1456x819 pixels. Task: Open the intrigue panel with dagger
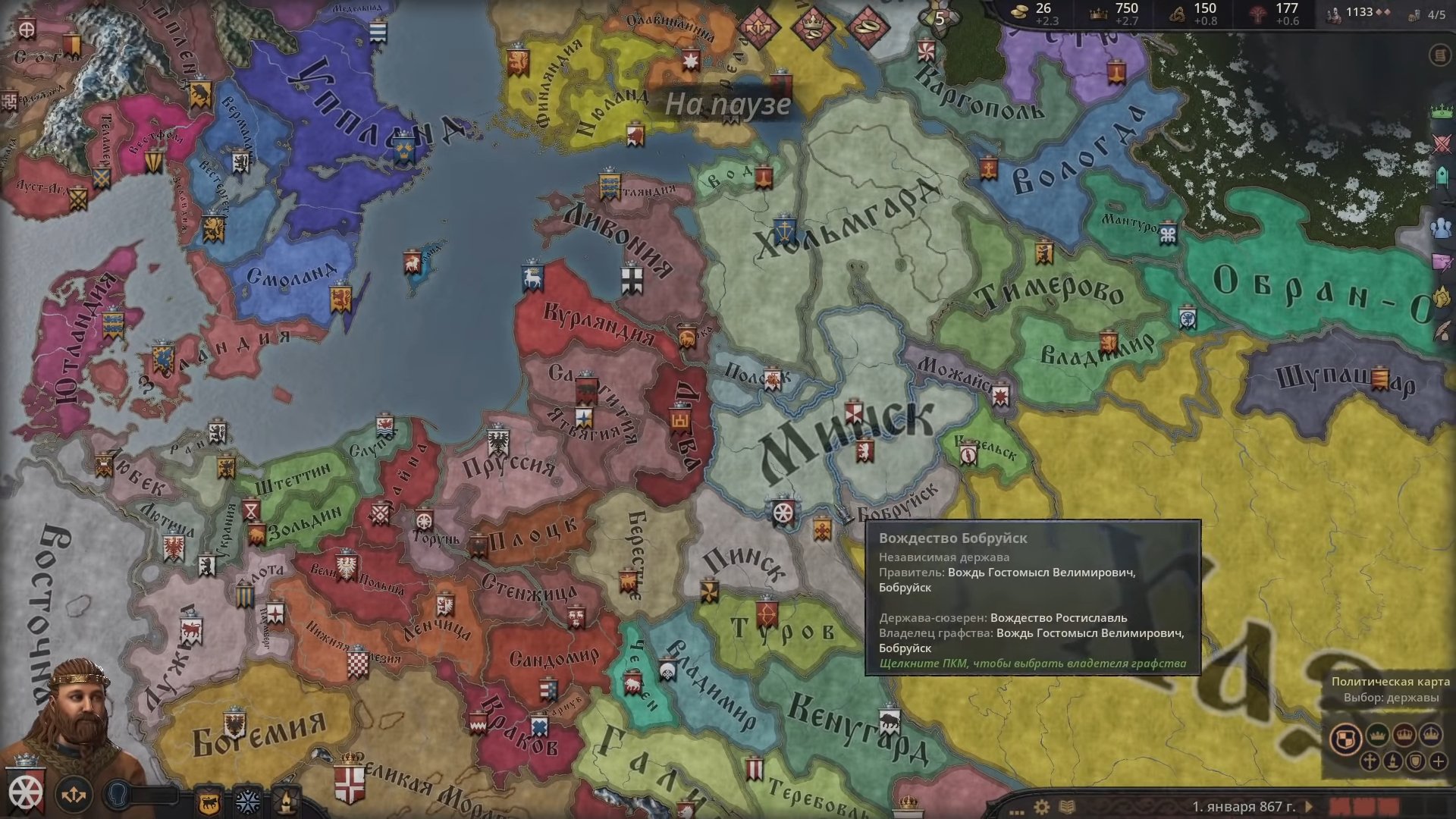1442,262
